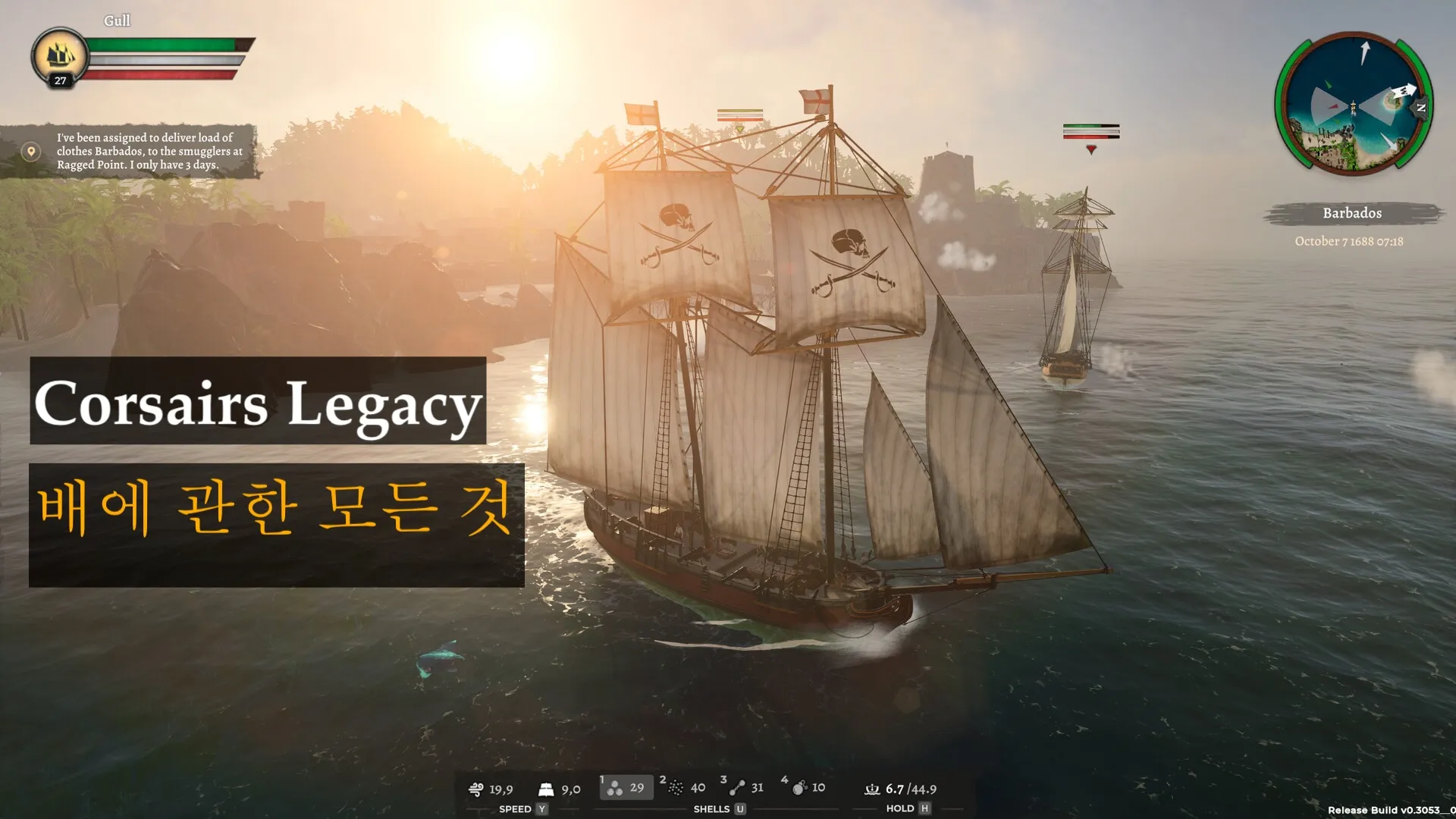
Task: Click the hold capacity crown icon
Action: point(872,789)
